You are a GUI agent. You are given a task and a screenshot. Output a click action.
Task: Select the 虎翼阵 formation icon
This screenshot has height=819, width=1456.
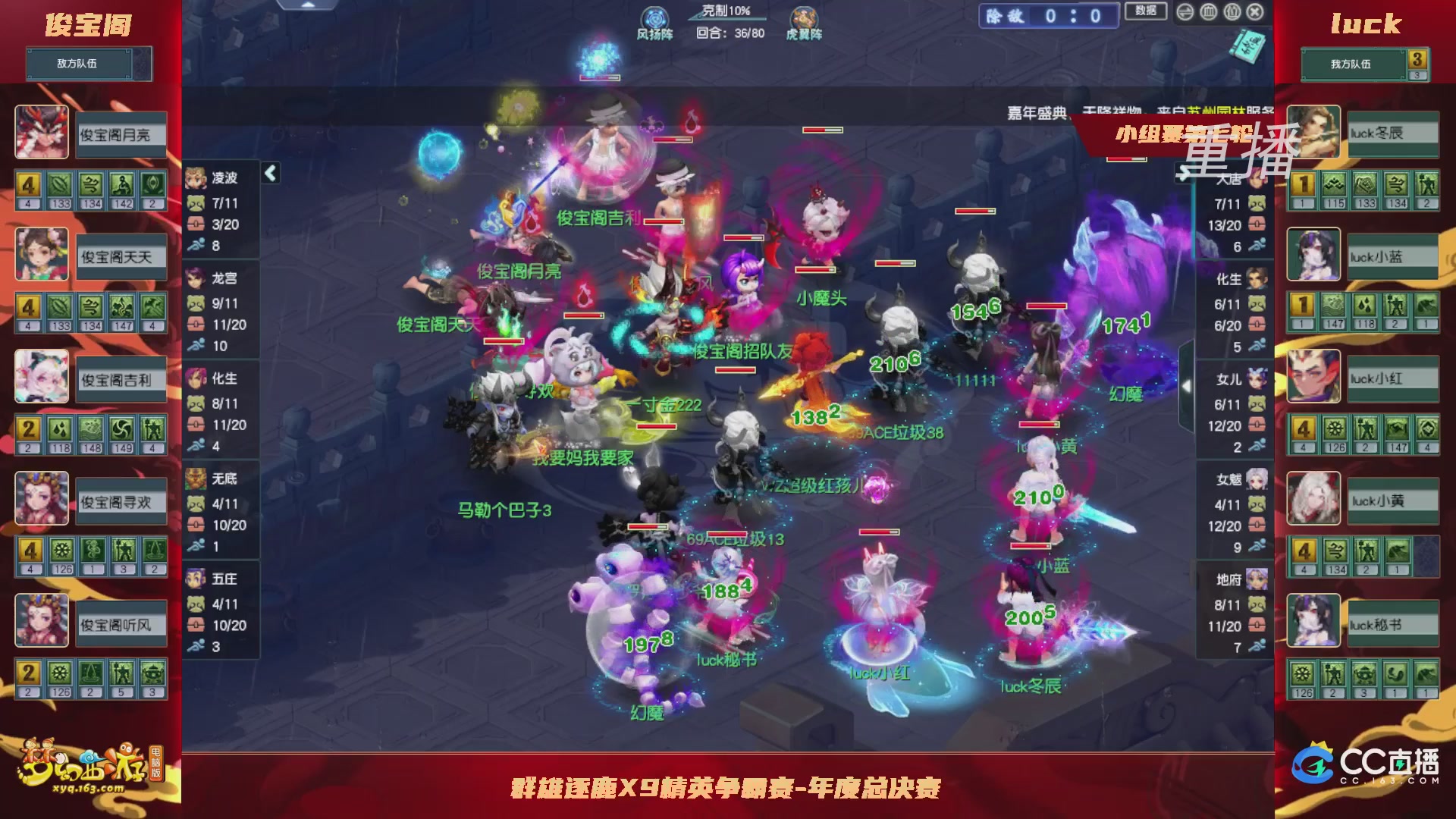[805, 18]
